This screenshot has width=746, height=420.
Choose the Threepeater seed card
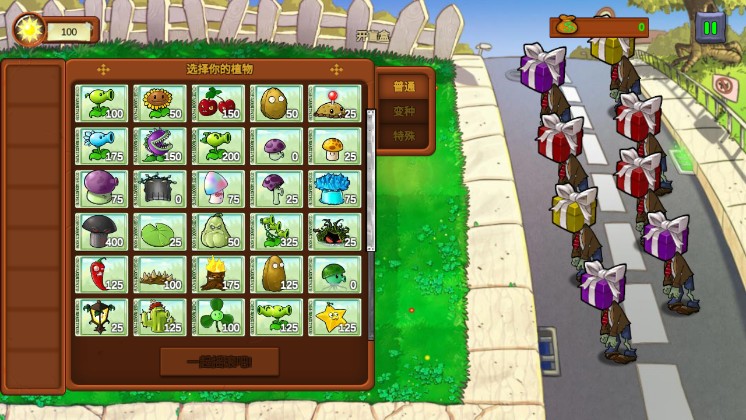coord(277,231)
